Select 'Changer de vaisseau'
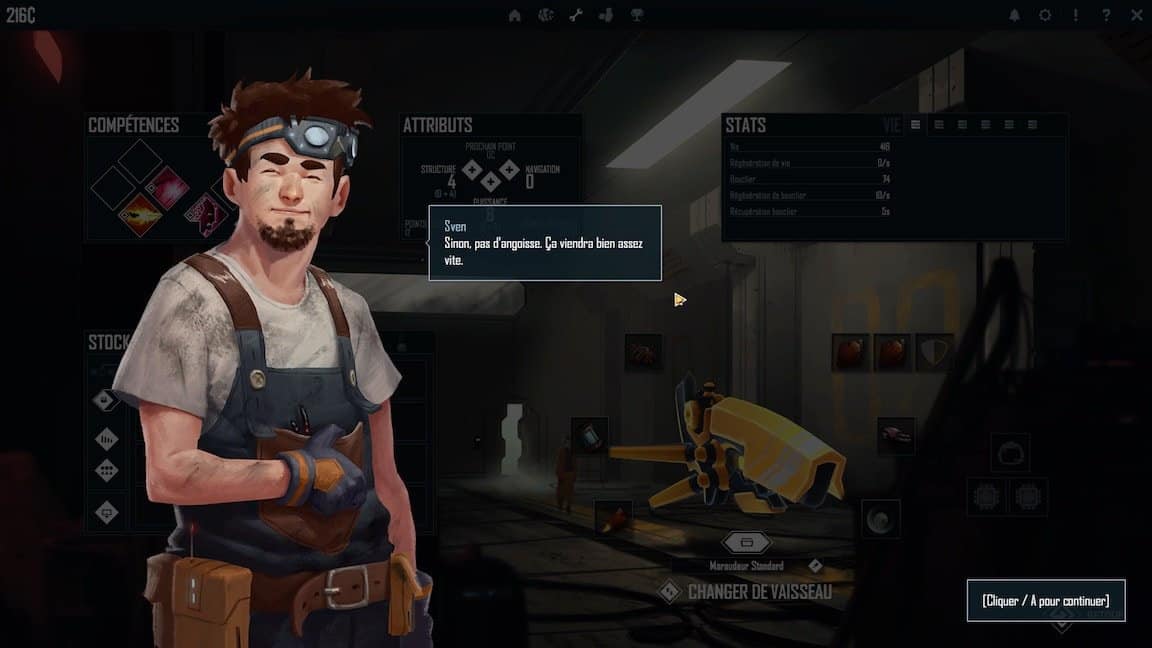The height and width of the screenshot is (648, 1152). click(x=759, y=592)
